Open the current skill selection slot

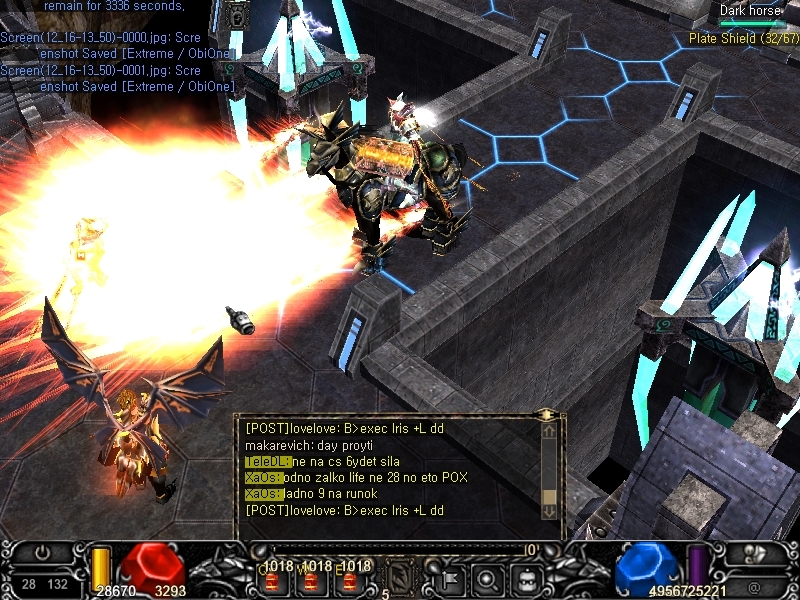tap(399, 576)
